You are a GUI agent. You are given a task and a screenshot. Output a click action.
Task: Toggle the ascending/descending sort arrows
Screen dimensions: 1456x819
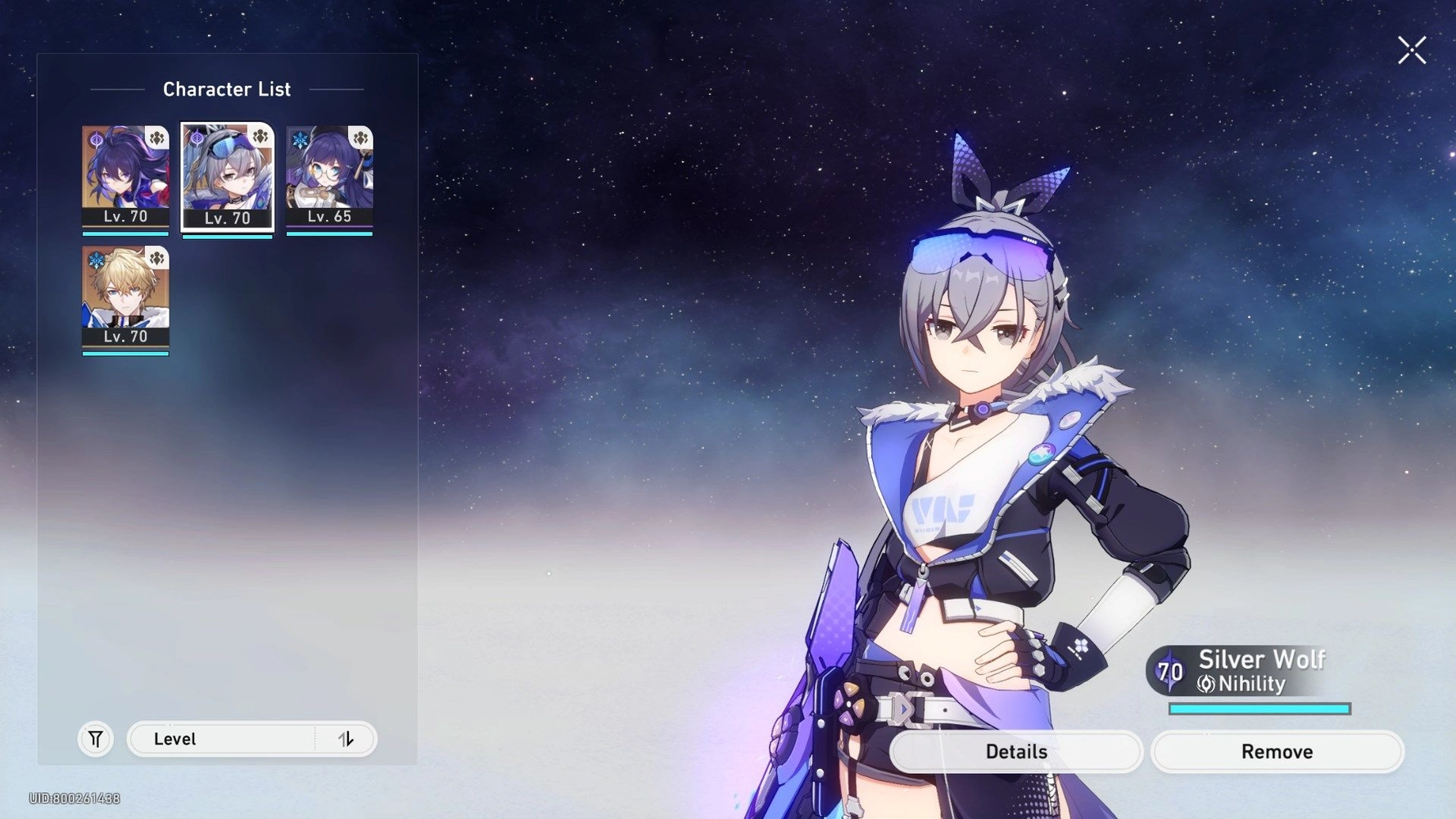tap(347, 739)
